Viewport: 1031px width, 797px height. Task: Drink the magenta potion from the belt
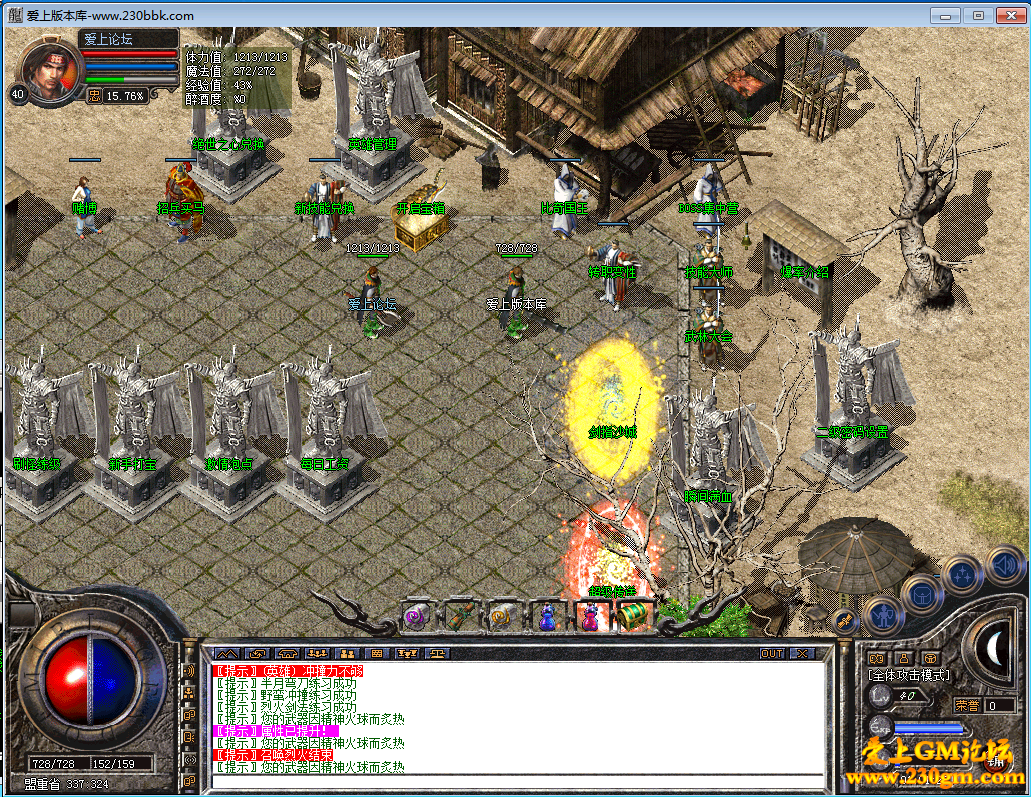click(591, 616)
